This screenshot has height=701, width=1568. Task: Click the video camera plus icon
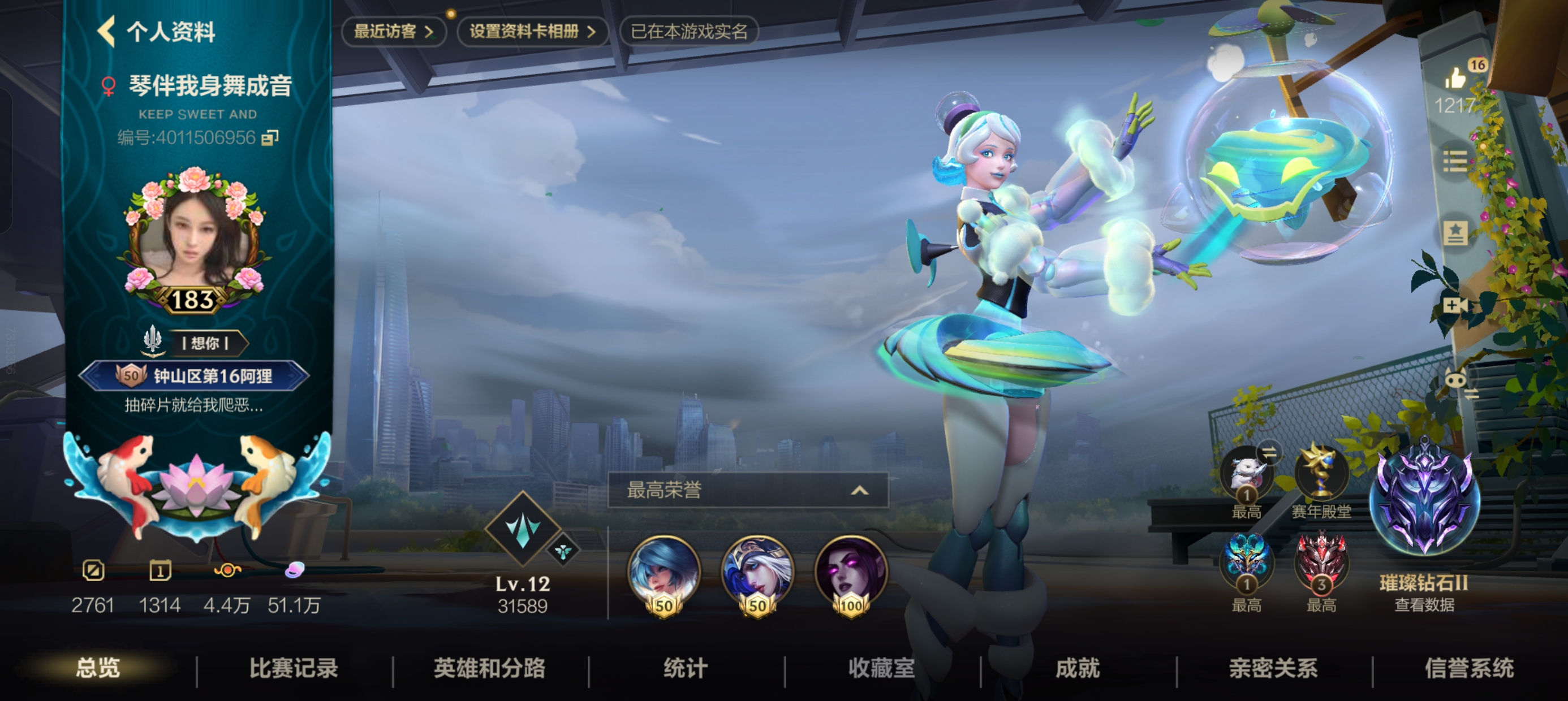coord(1455,305)
